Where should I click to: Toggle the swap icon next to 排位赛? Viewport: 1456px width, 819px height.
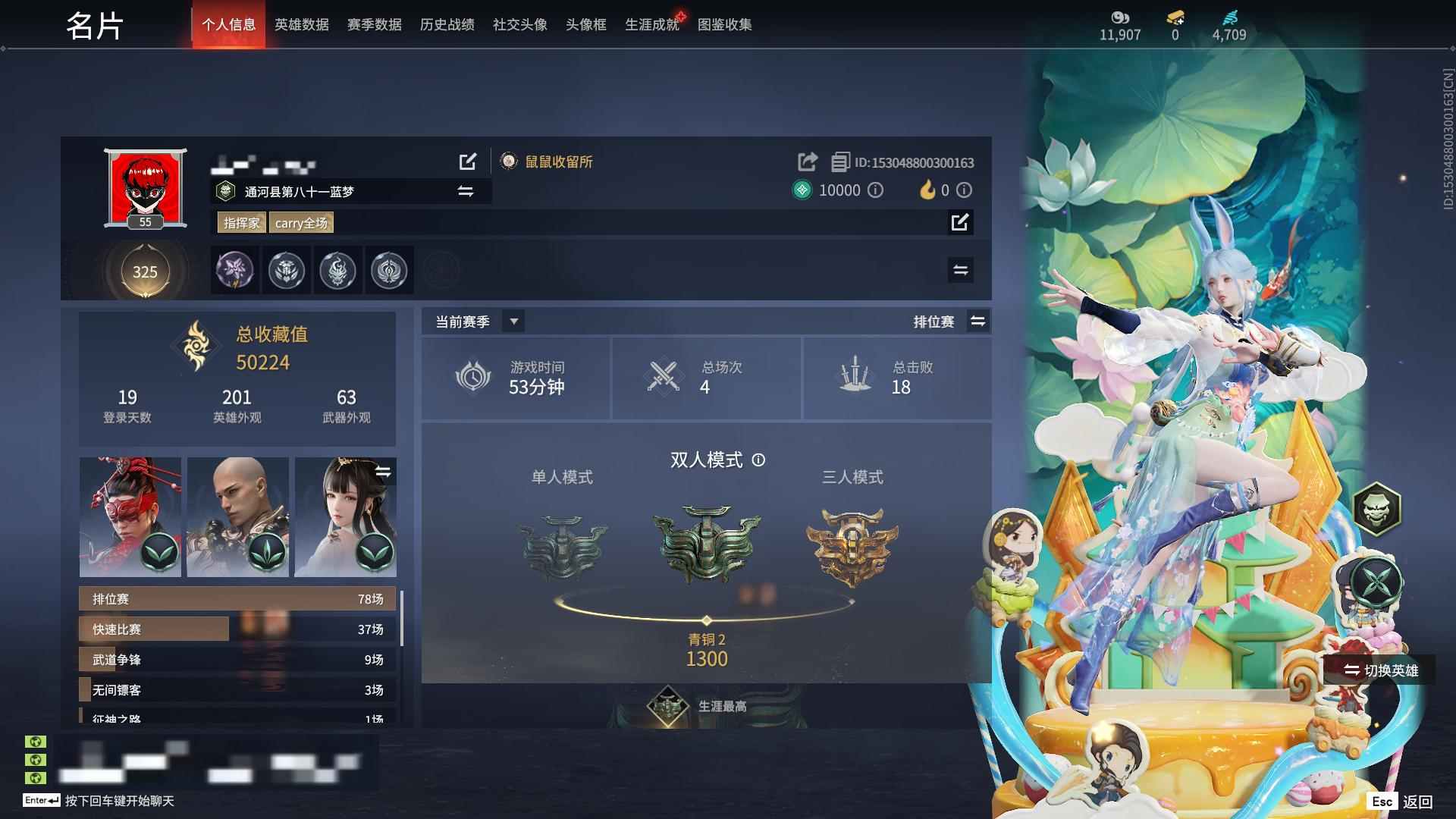[x=978, y=321]
